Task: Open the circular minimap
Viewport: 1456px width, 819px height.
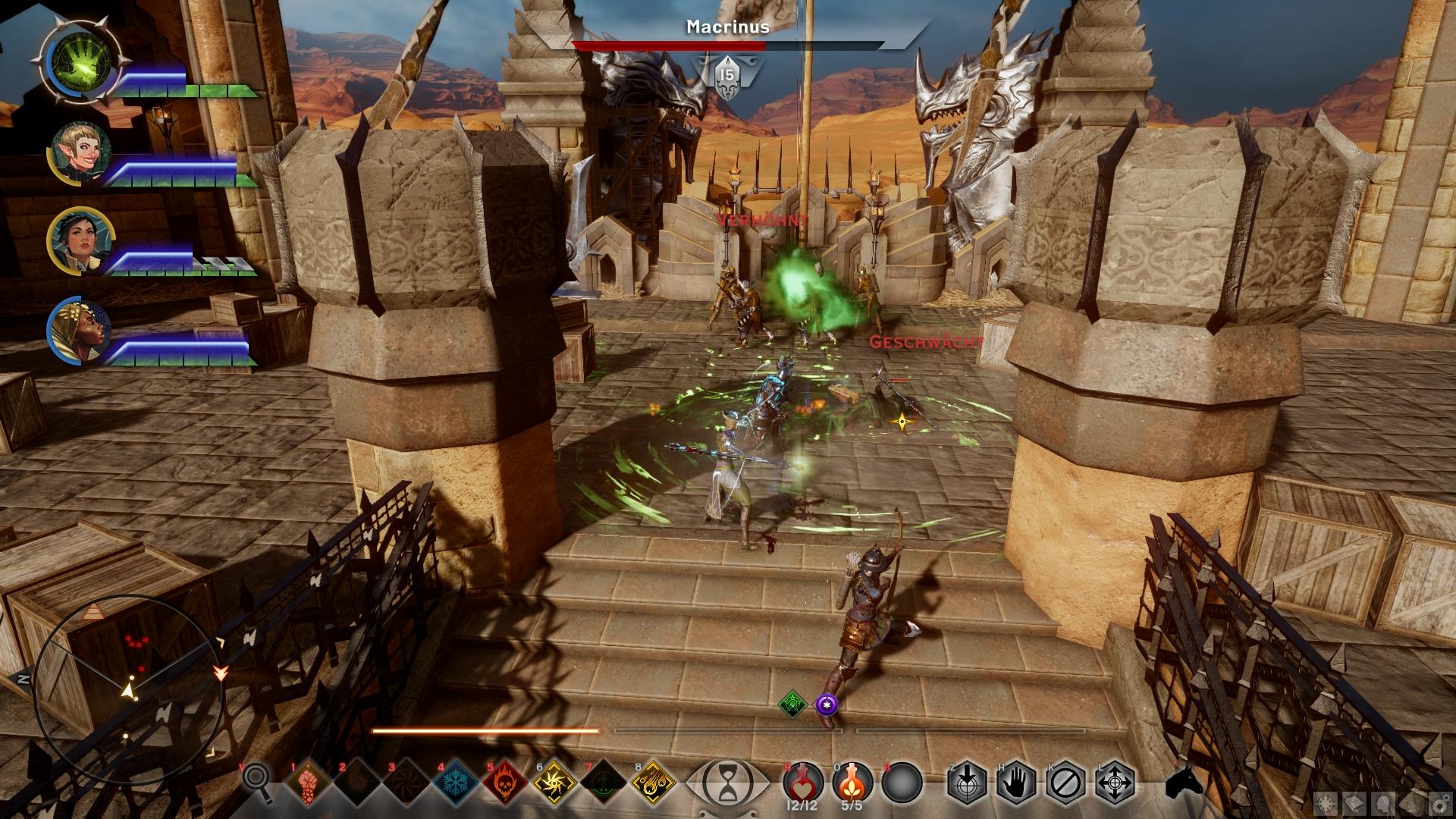Action: coord(129,686)
